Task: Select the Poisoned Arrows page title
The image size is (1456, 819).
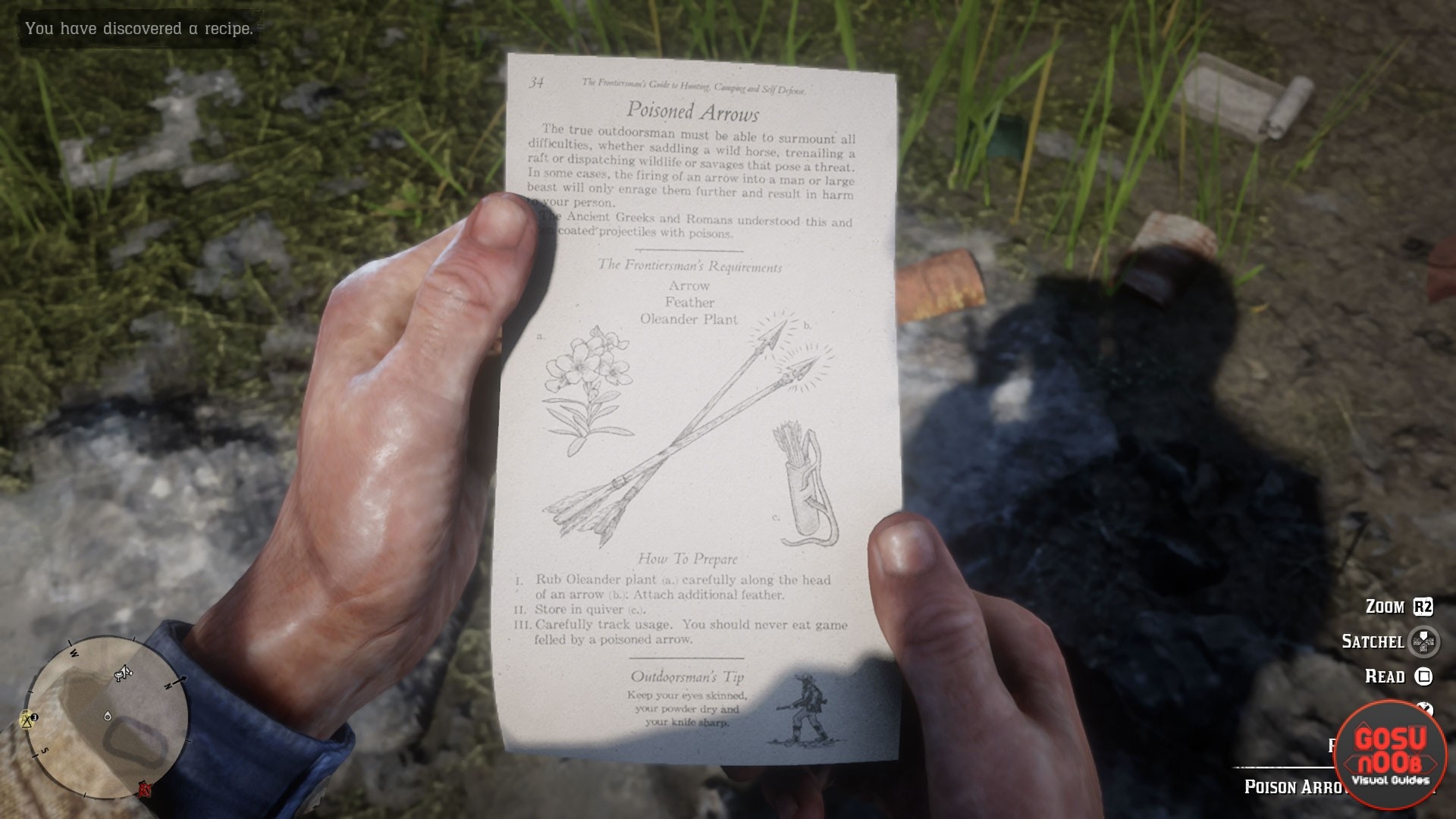Action: point(694,111)
